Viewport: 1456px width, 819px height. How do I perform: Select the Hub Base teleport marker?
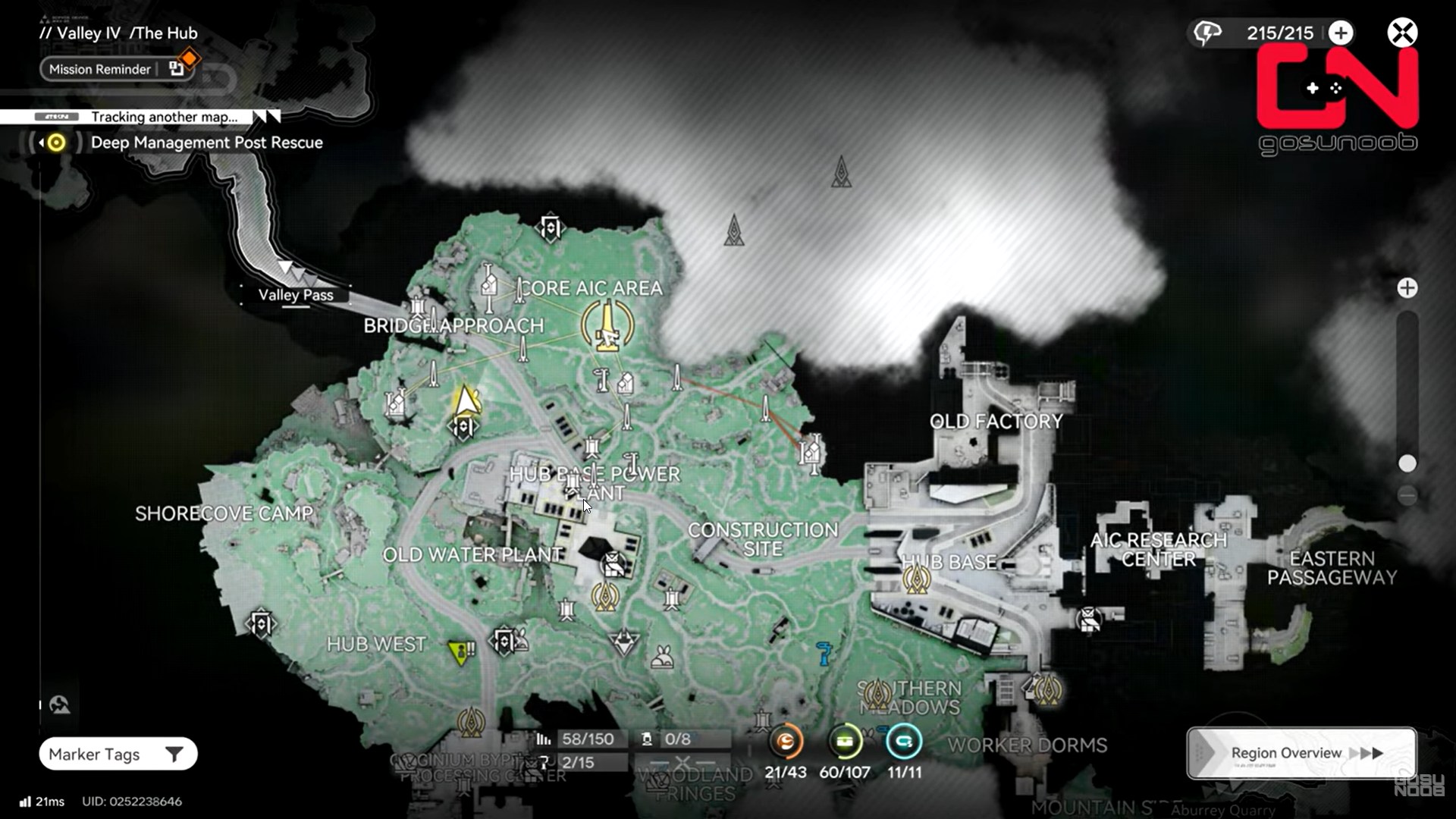tap(917, 580)
